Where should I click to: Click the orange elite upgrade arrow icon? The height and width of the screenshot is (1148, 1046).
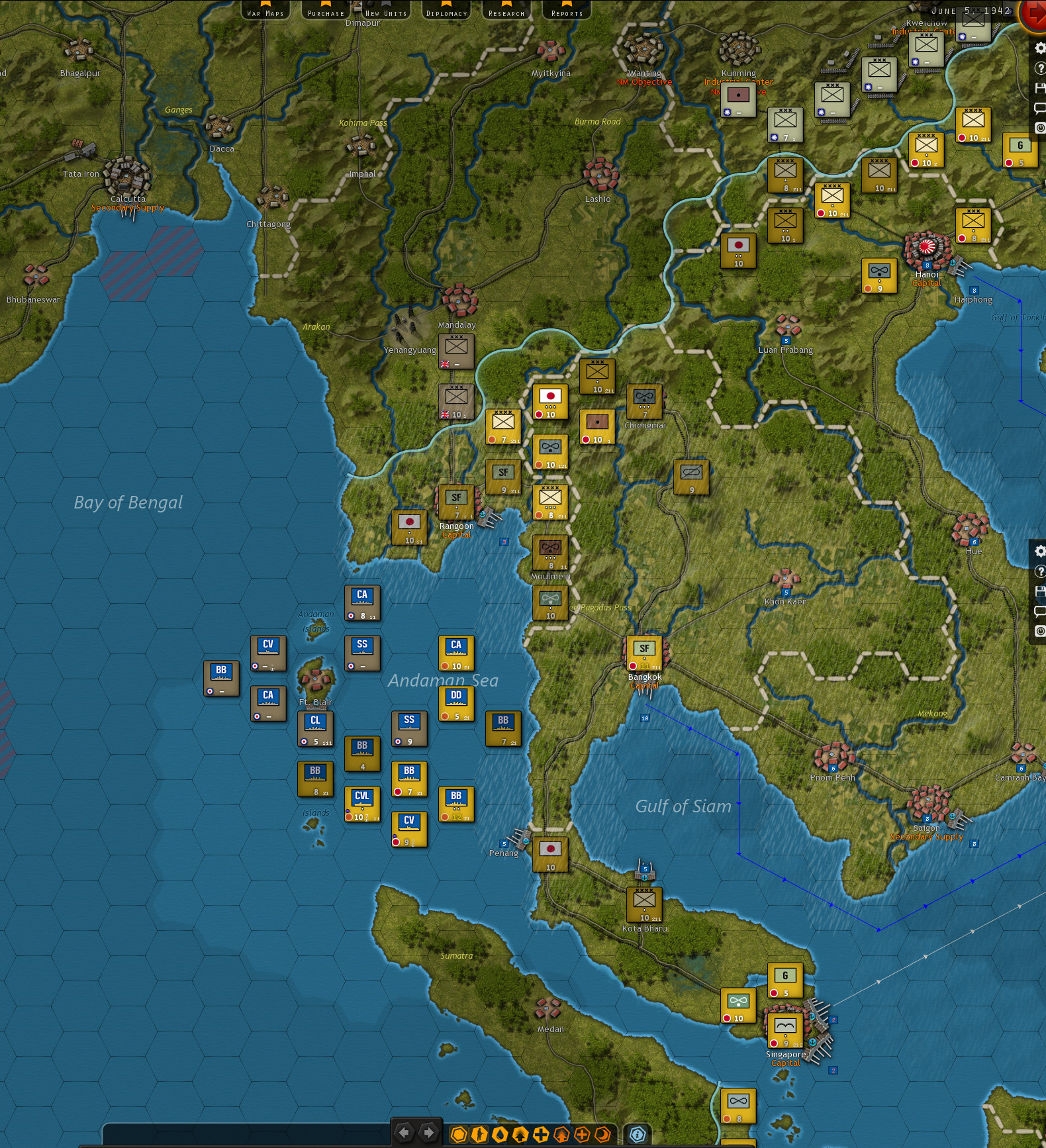(x=562, y=1133)
